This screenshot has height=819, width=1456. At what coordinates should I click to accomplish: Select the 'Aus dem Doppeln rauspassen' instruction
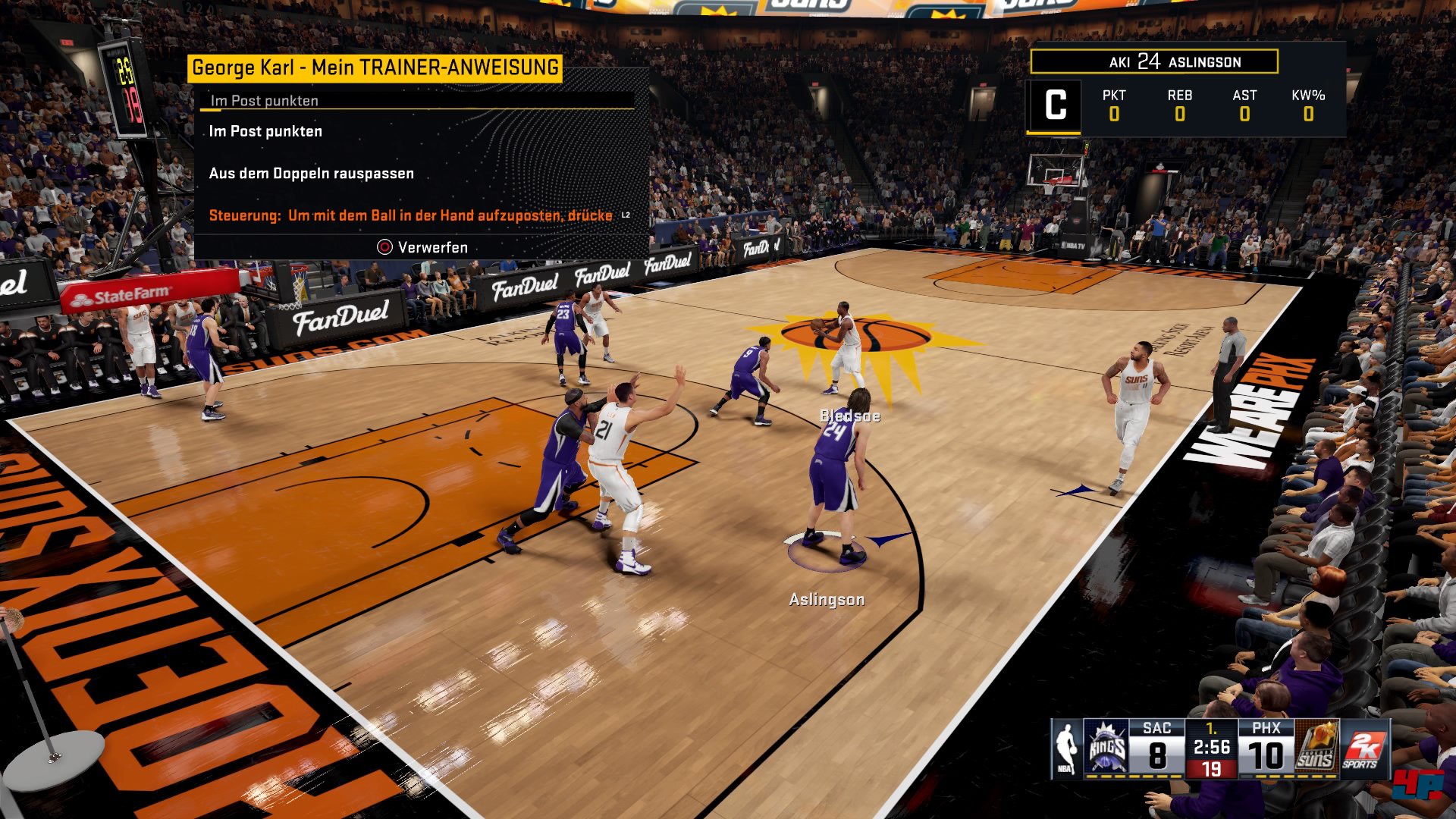coord(311,174)
